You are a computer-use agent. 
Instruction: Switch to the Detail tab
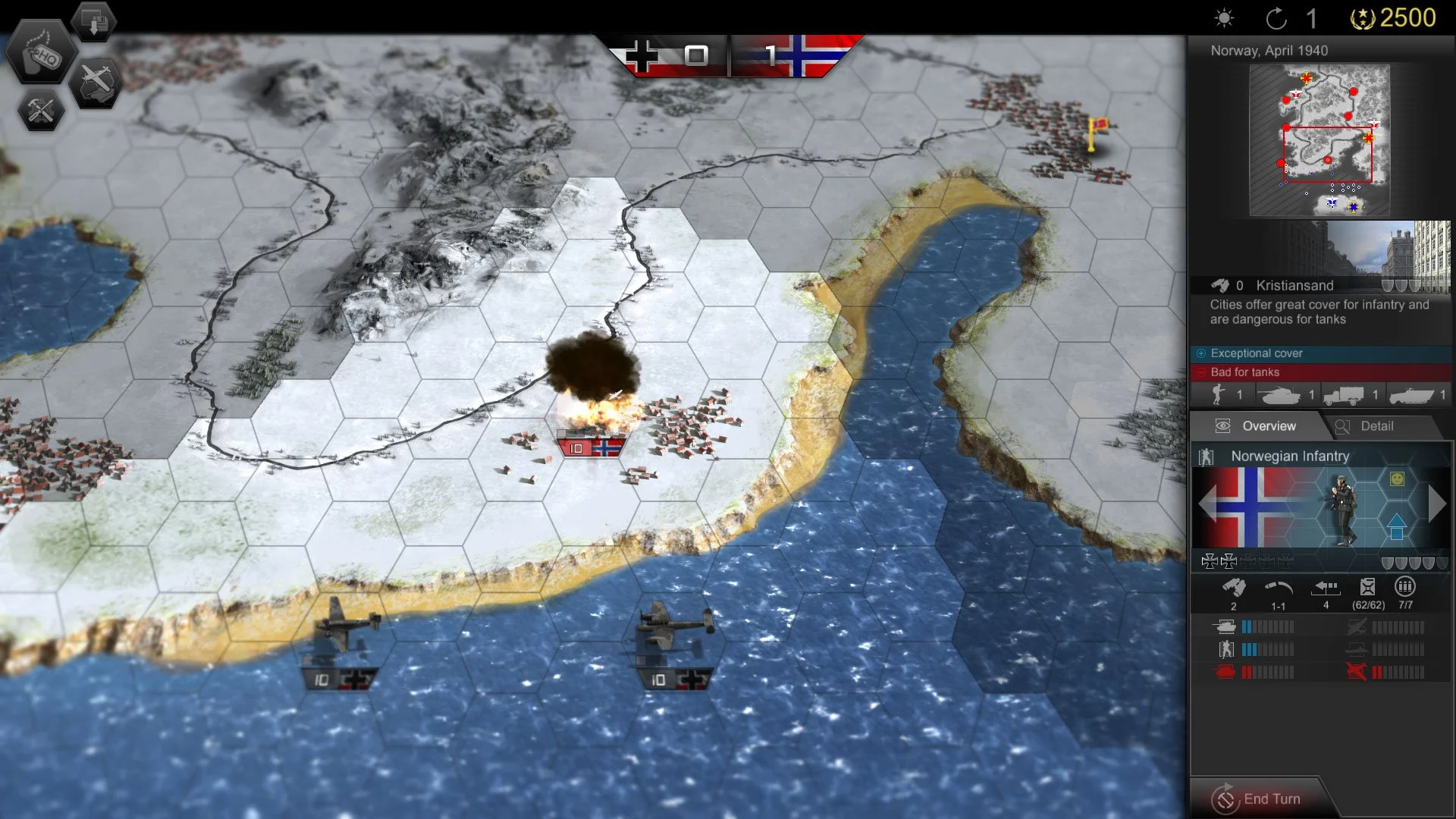1379,426
